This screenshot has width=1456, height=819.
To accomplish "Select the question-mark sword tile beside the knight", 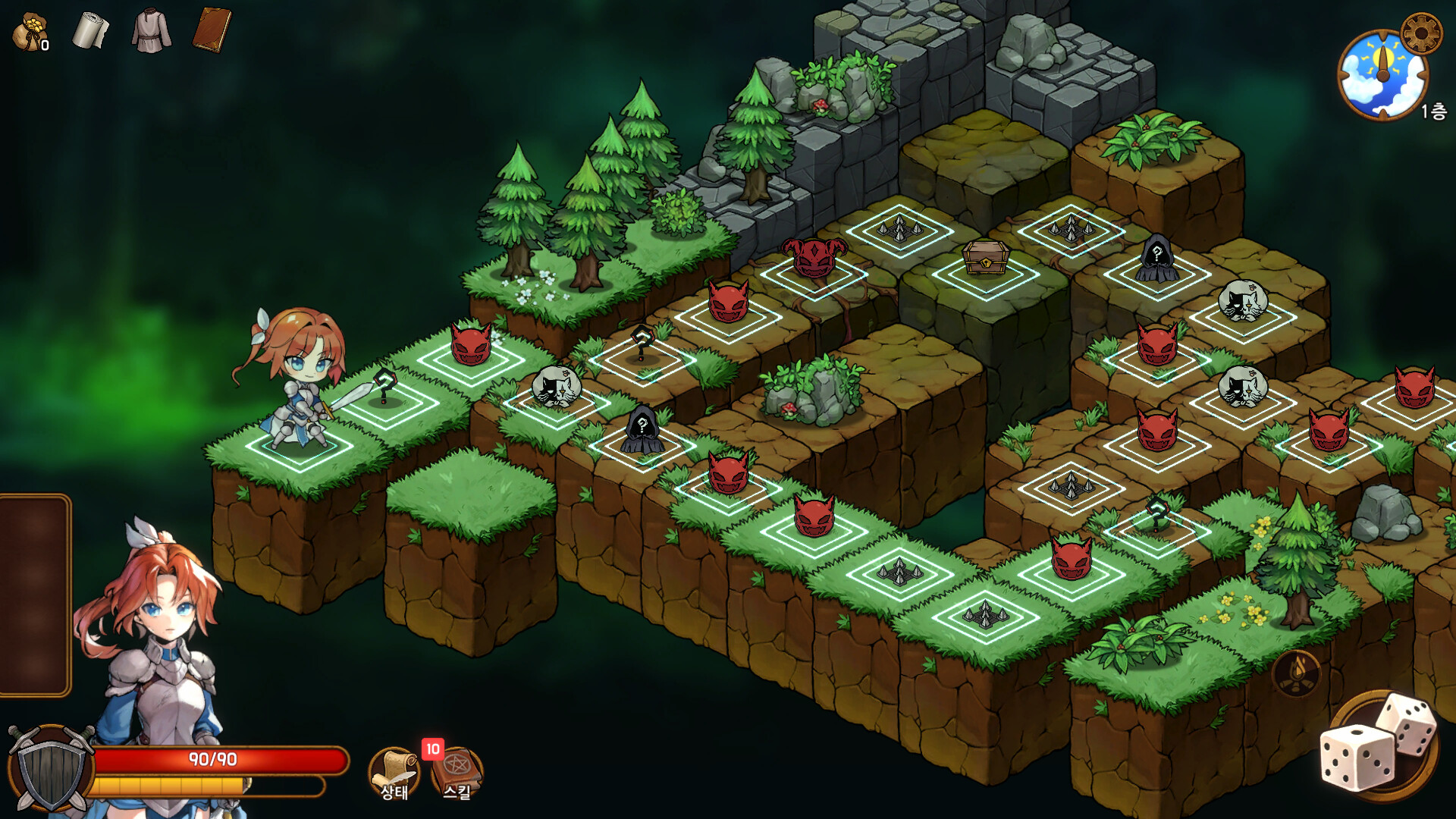I will 385,389.
